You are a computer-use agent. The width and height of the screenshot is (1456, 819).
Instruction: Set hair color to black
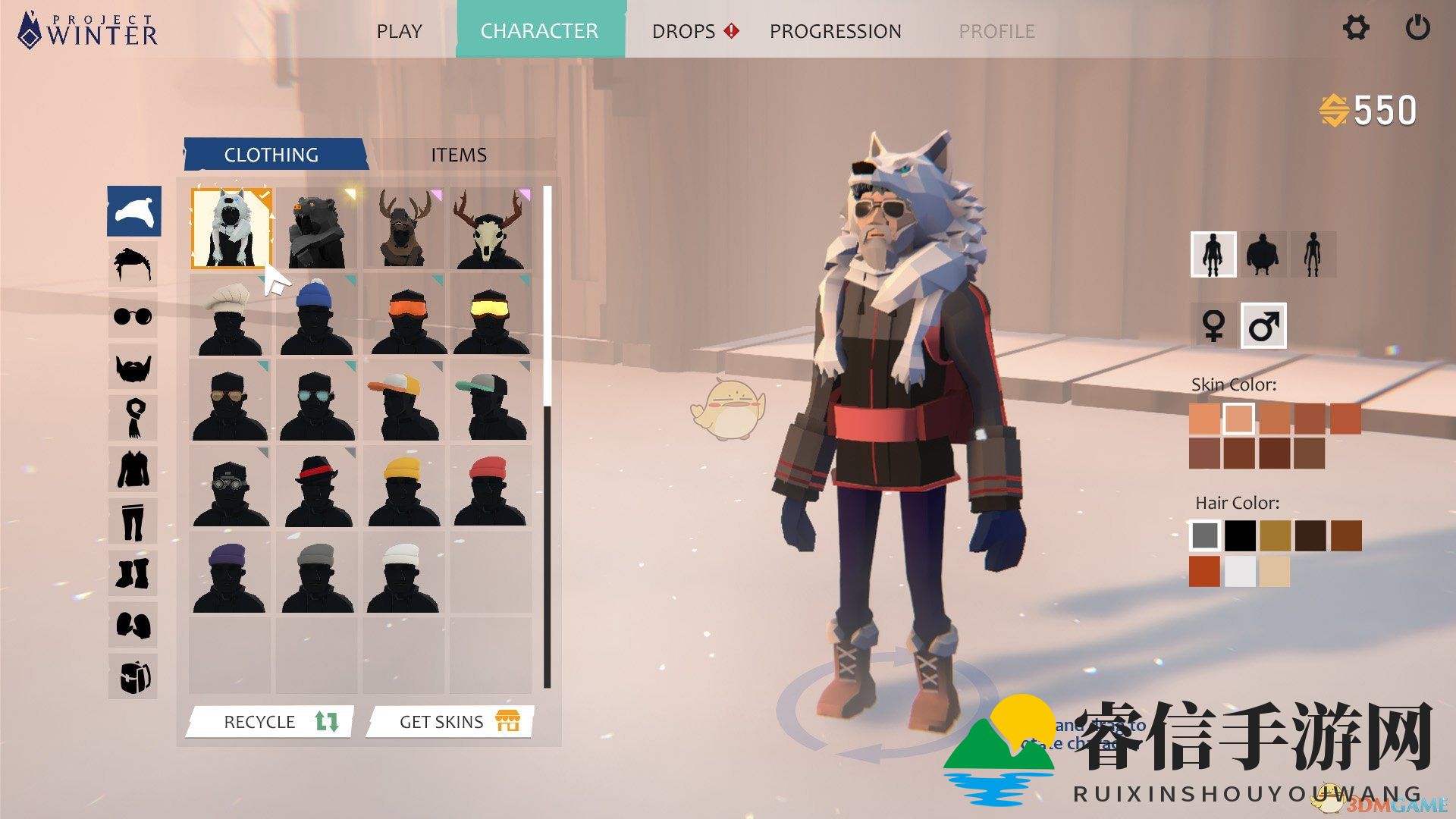(1240, 535)
